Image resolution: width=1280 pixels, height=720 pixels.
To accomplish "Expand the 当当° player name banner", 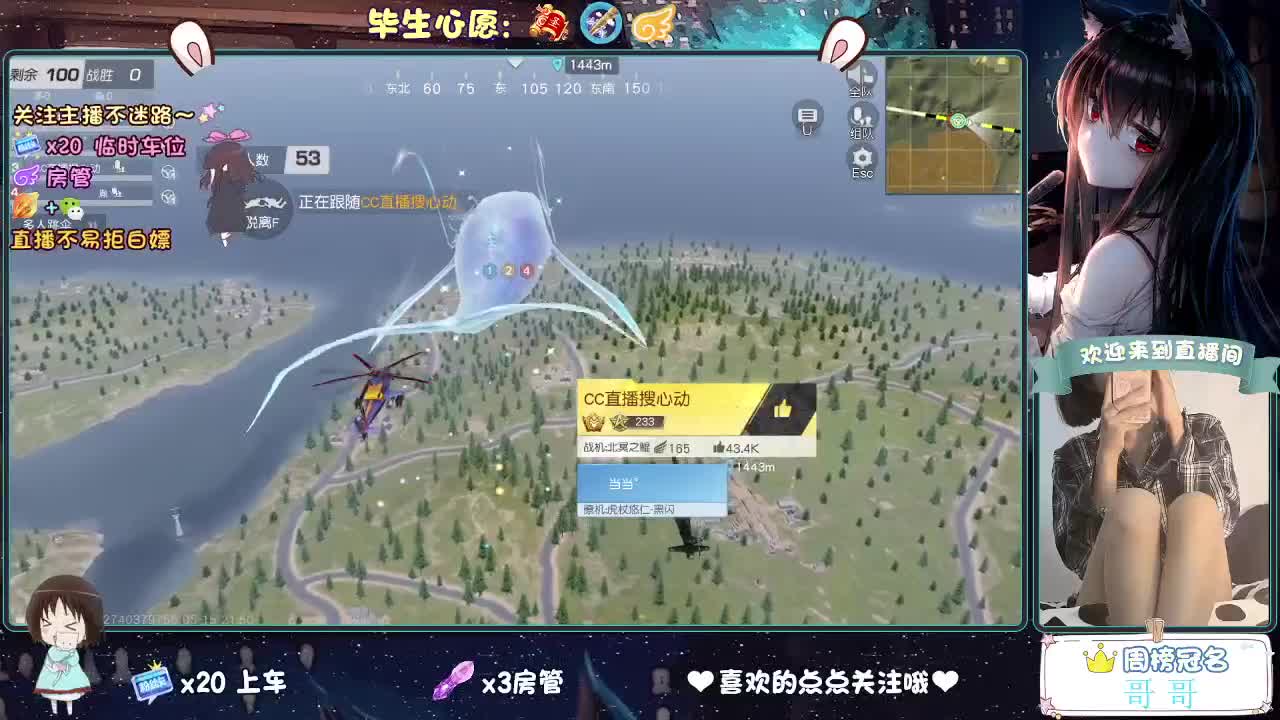I will [652, 484].
